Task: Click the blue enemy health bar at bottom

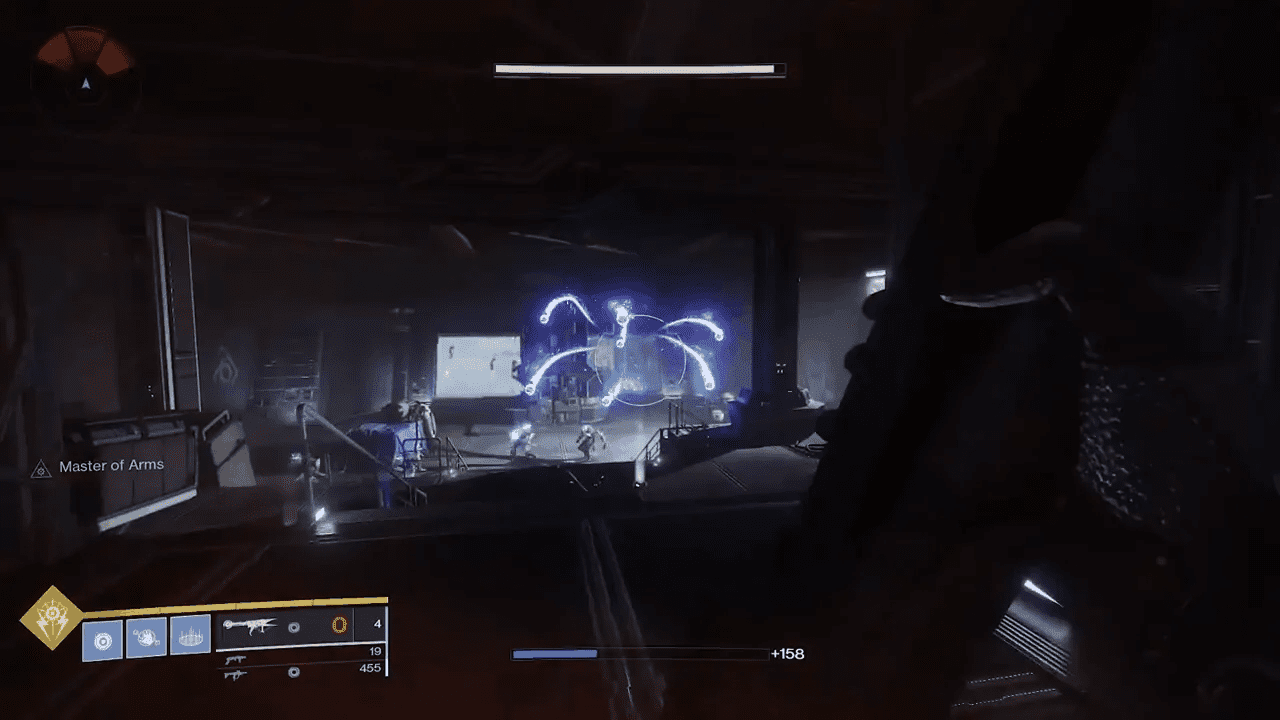Action: (555, 653)
